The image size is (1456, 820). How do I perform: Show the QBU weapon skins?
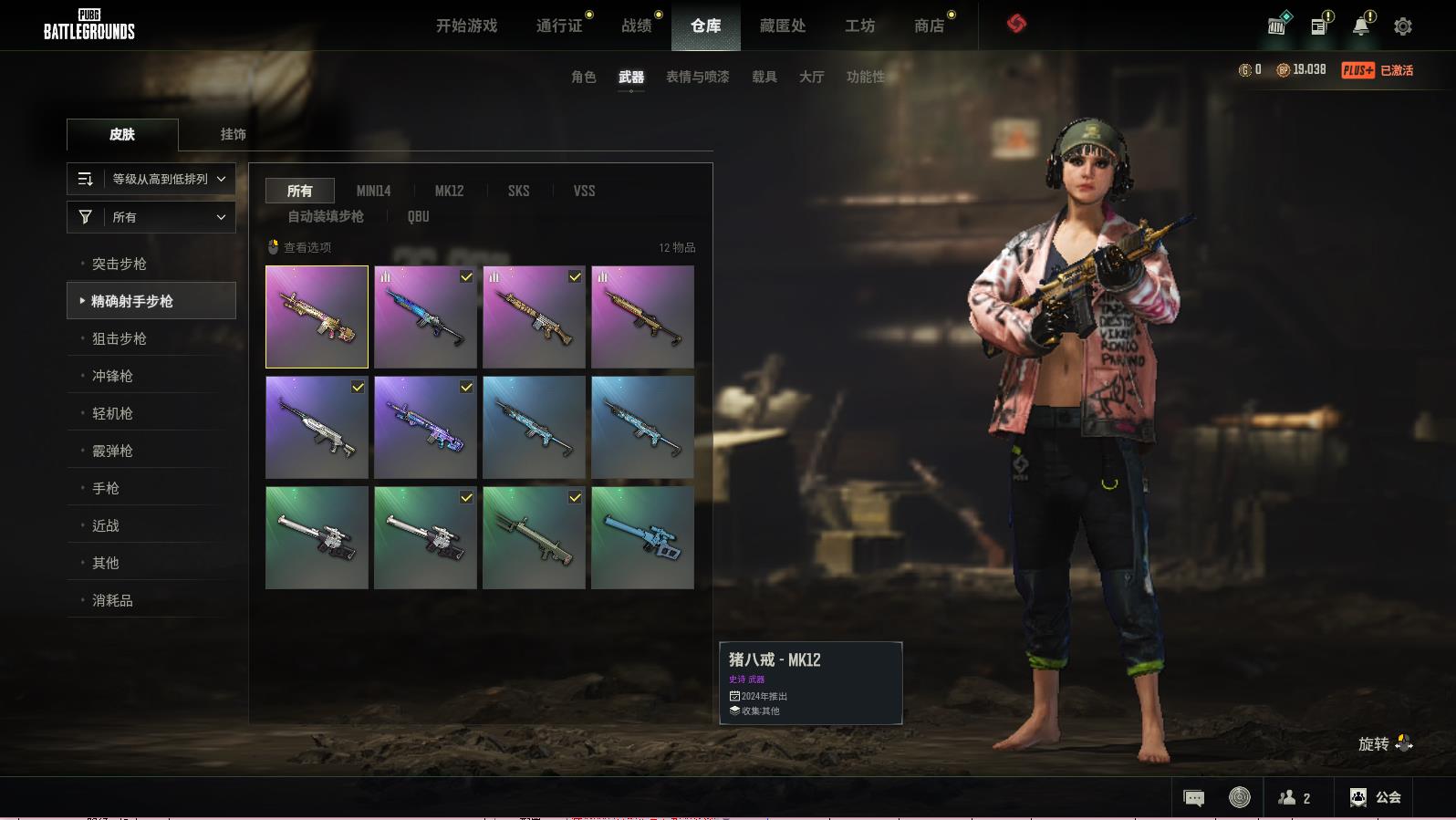[x=418, y=216]
